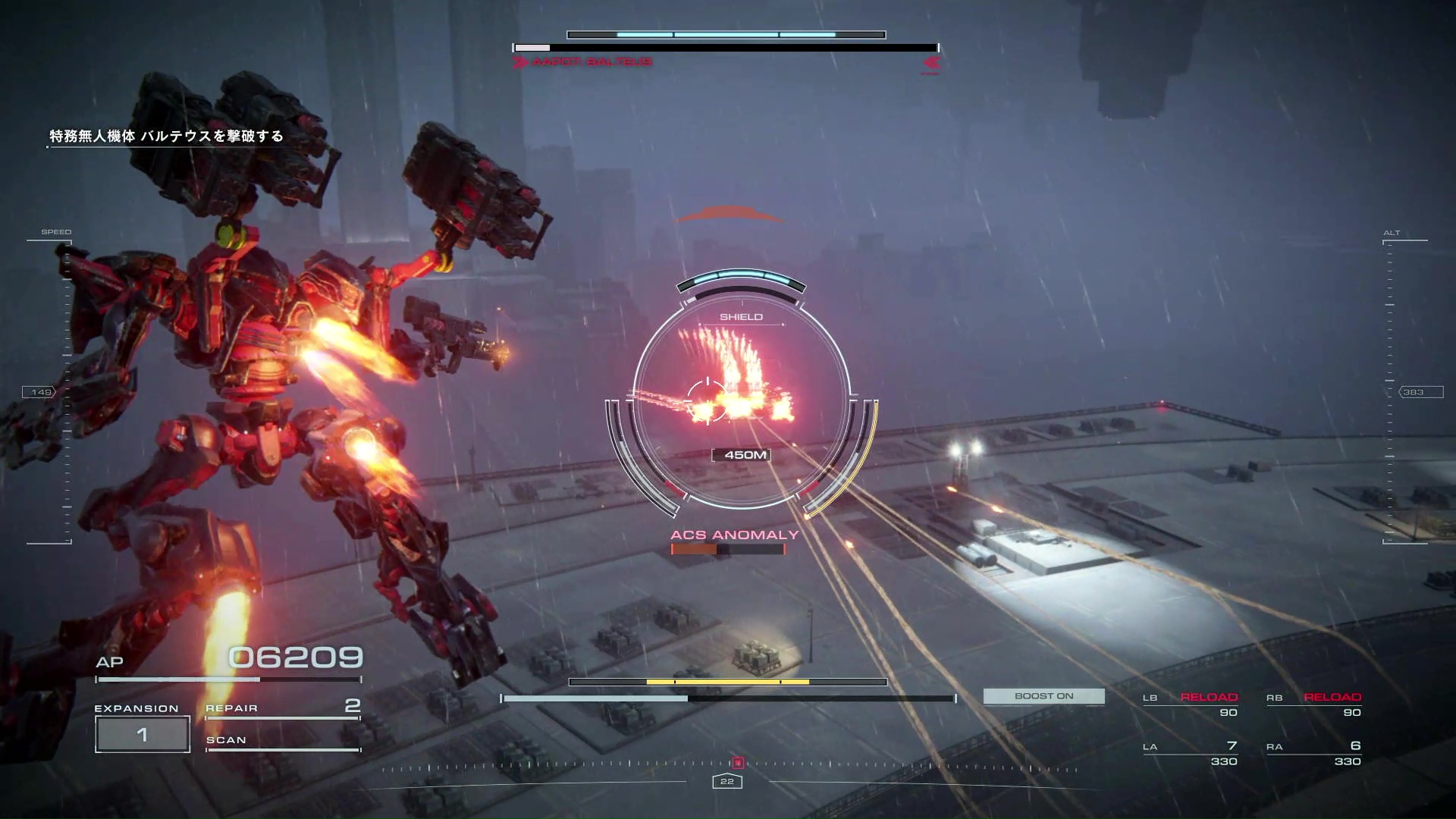Screen dimensions: 1456x819
Task: Choose the LA weapon slot
Action: tap(1191, 754)
